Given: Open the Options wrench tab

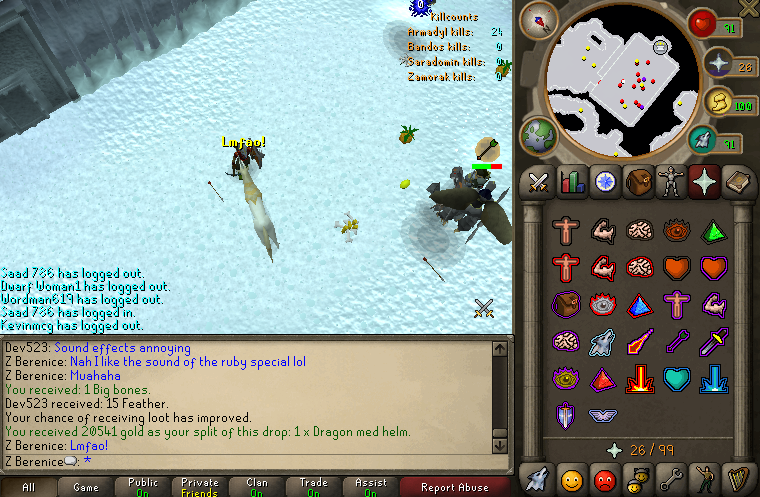Looking at the screenshot, I should click(x=670, y=476).
